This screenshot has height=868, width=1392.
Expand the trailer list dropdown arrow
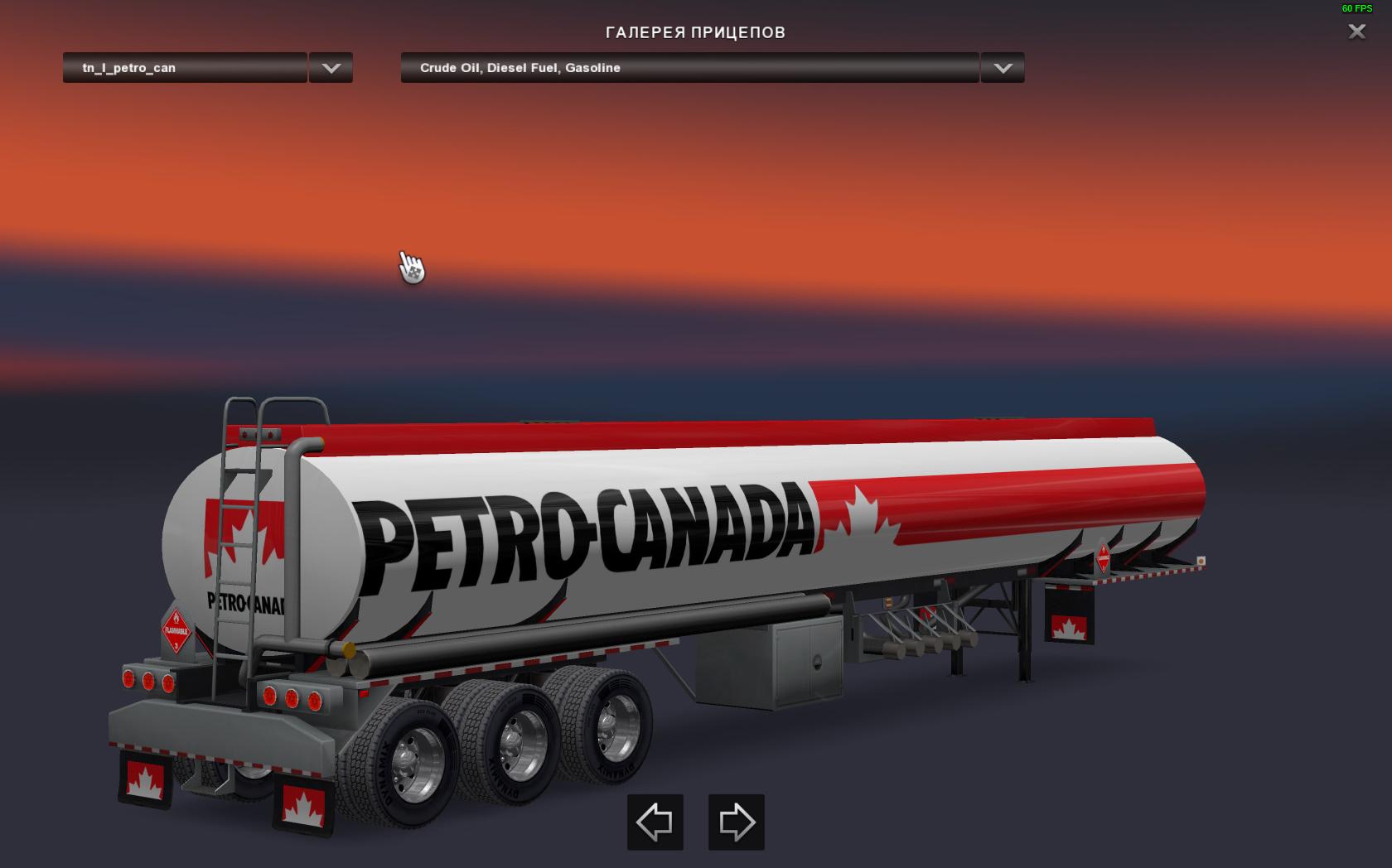[x=331, y=68]
